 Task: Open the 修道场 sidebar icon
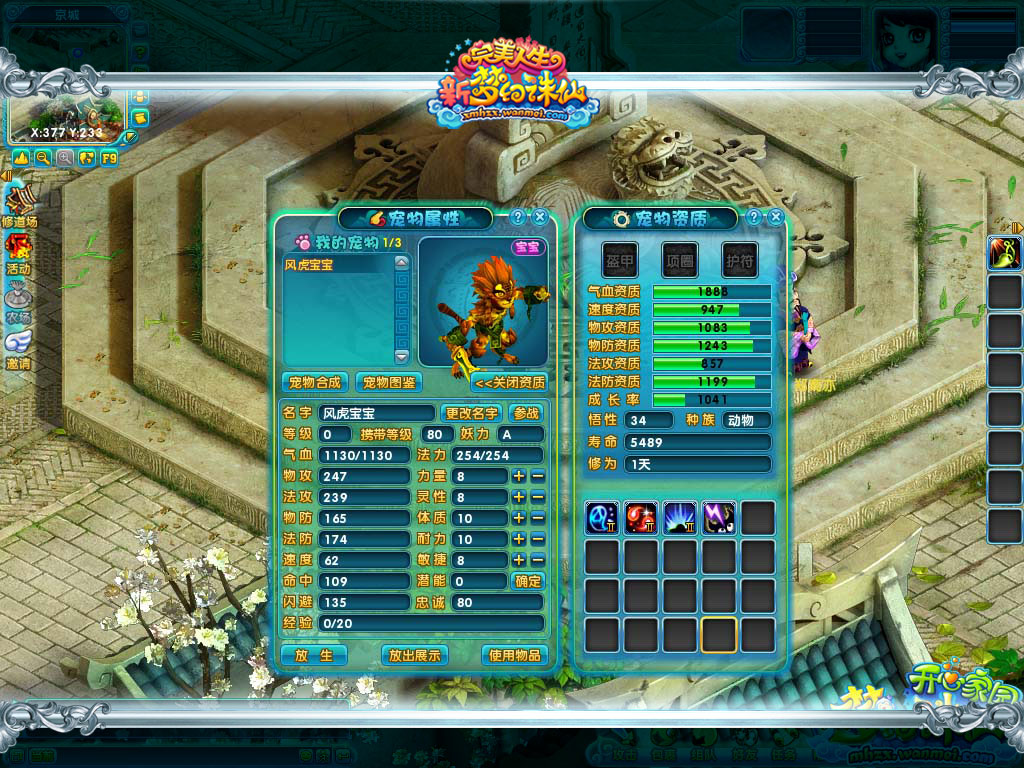18,203
